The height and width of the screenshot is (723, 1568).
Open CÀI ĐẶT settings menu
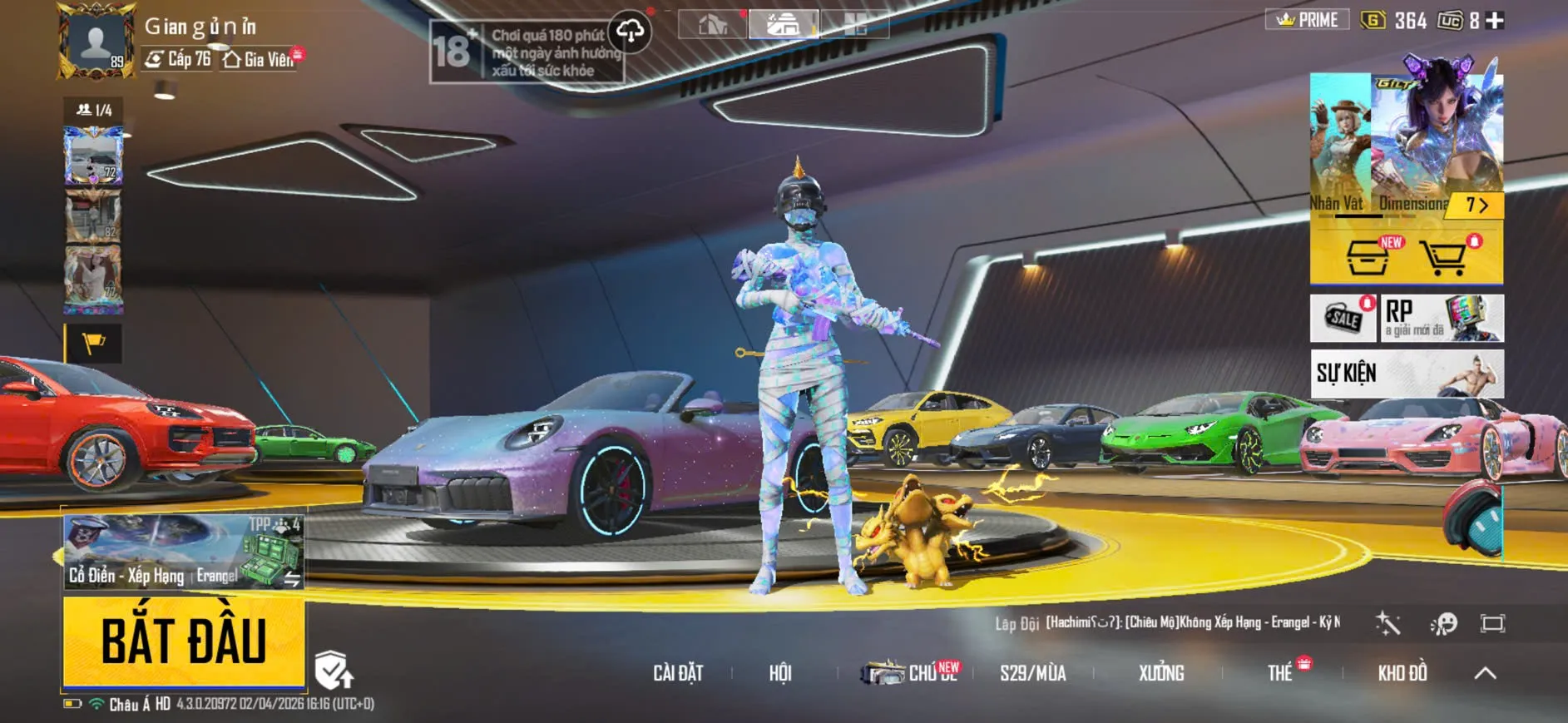(x=678, y=673)
